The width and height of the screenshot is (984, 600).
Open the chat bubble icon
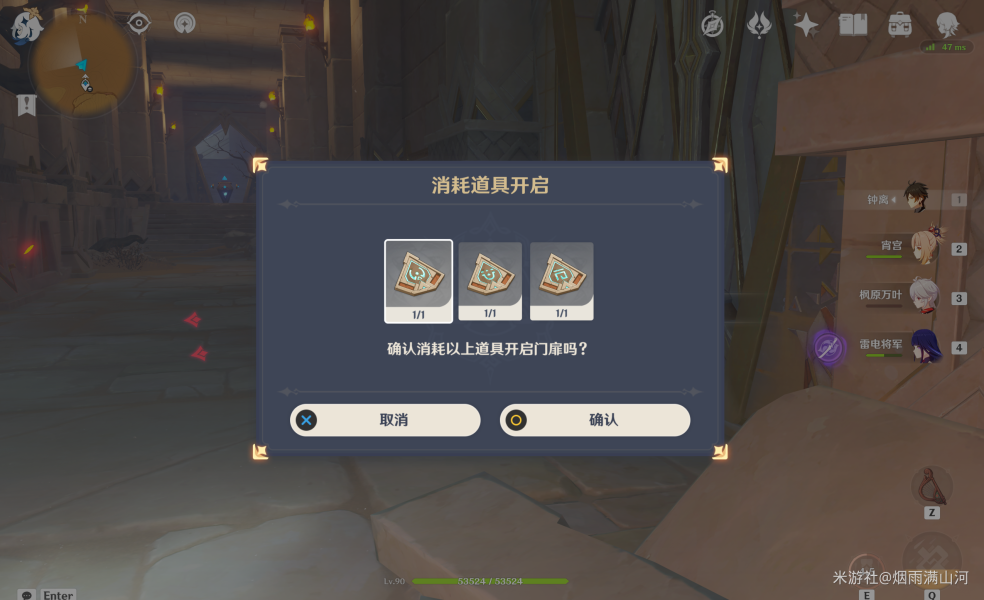(27, 594)
